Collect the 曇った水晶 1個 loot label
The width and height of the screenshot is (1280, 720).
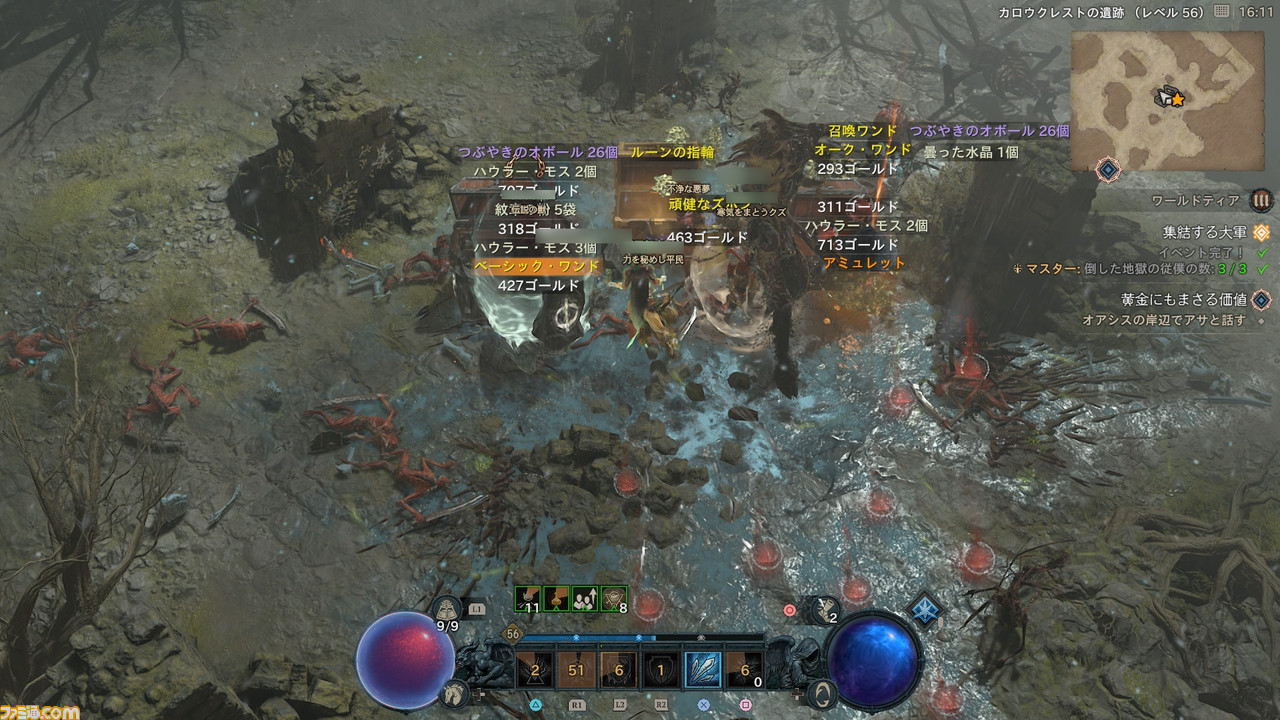970,152
